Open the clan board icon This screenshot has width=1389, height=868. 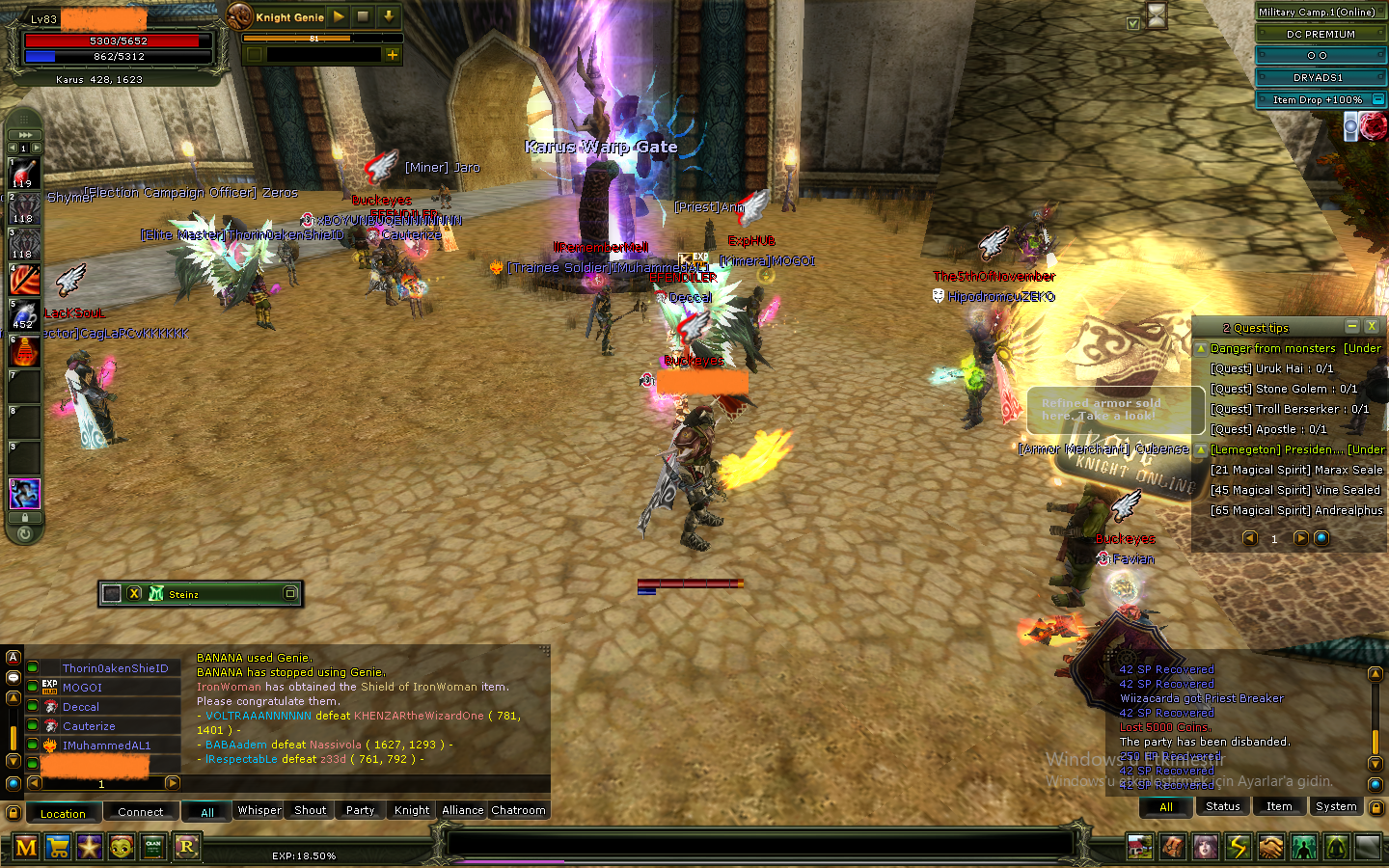click(153, 848)
